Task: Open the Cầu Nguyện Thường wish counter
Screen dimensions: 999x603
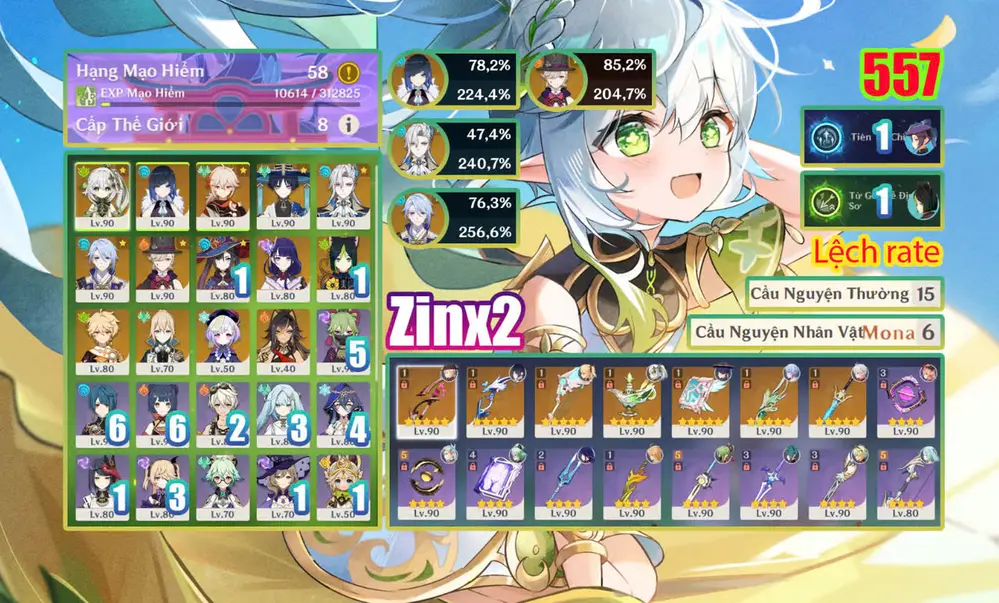Action: pyautogui.click(x=844, y=294)
